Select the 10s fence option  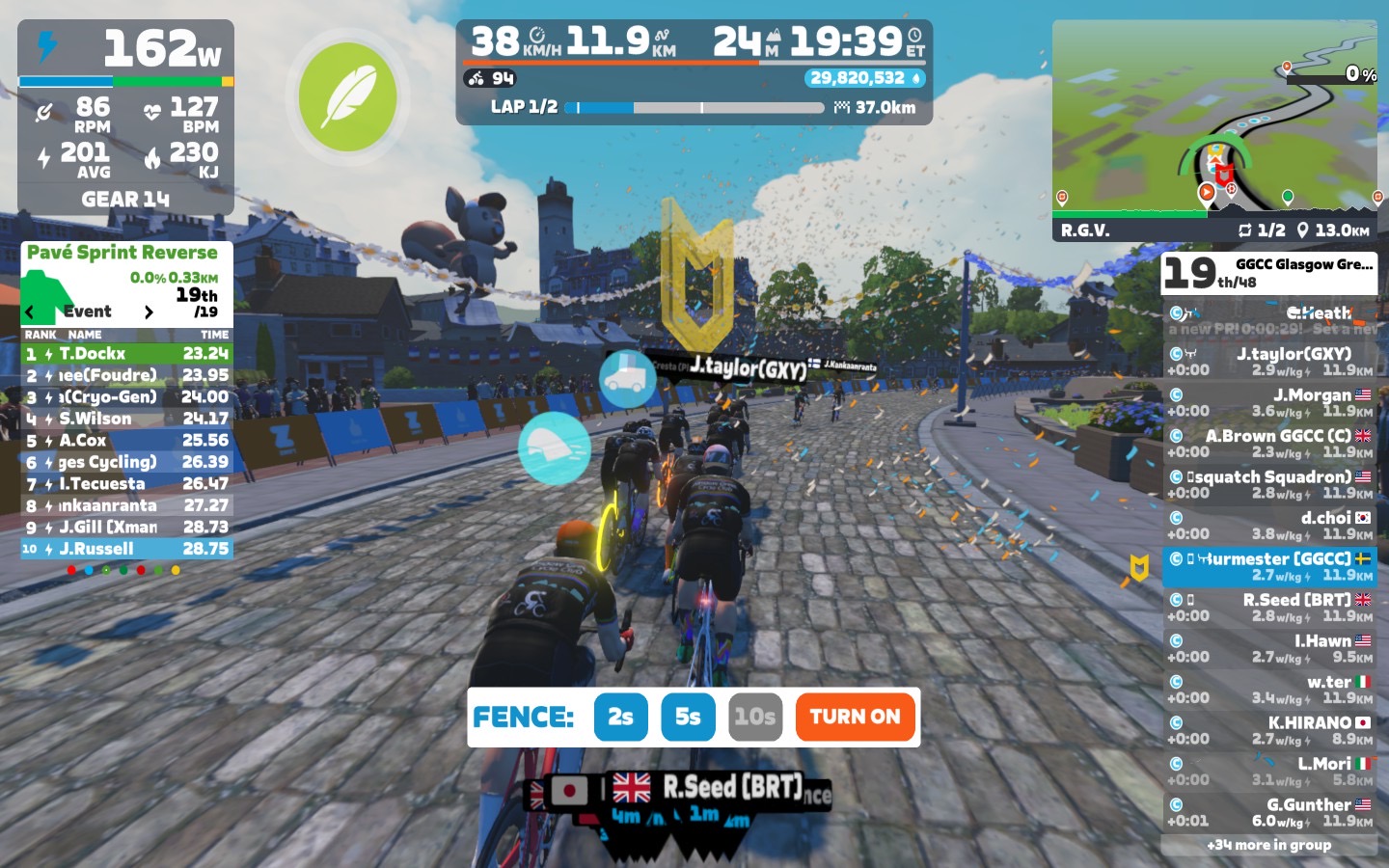[x=754, y=717]
